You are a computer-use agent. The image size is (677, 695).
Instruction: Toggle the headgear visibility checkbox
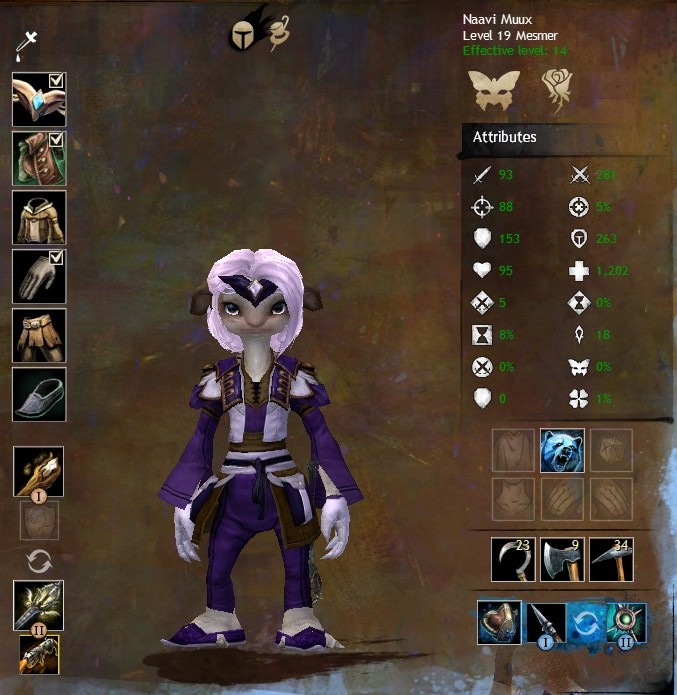click(58, 82)
